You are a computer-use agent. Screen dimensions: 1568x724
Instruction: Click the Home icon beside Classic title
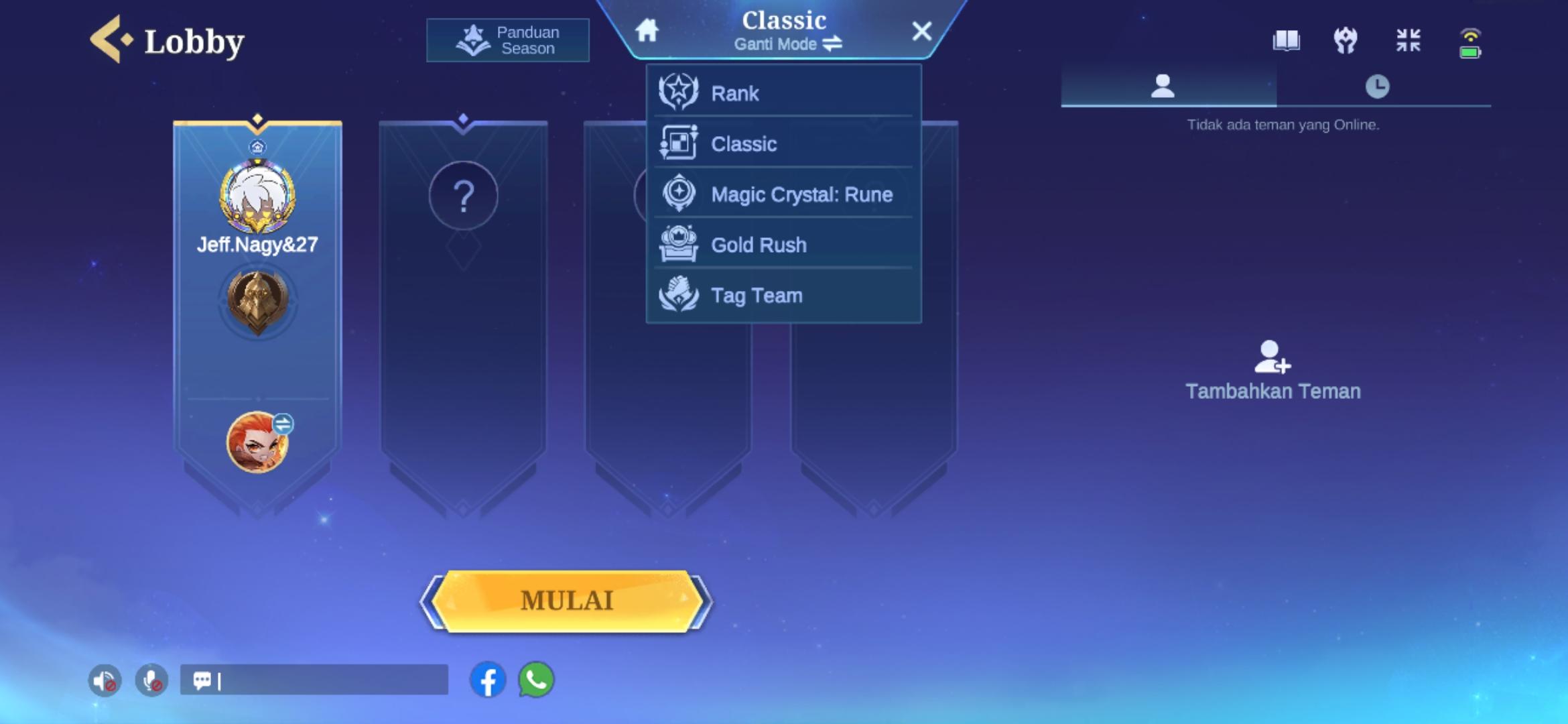coord(645,31)
